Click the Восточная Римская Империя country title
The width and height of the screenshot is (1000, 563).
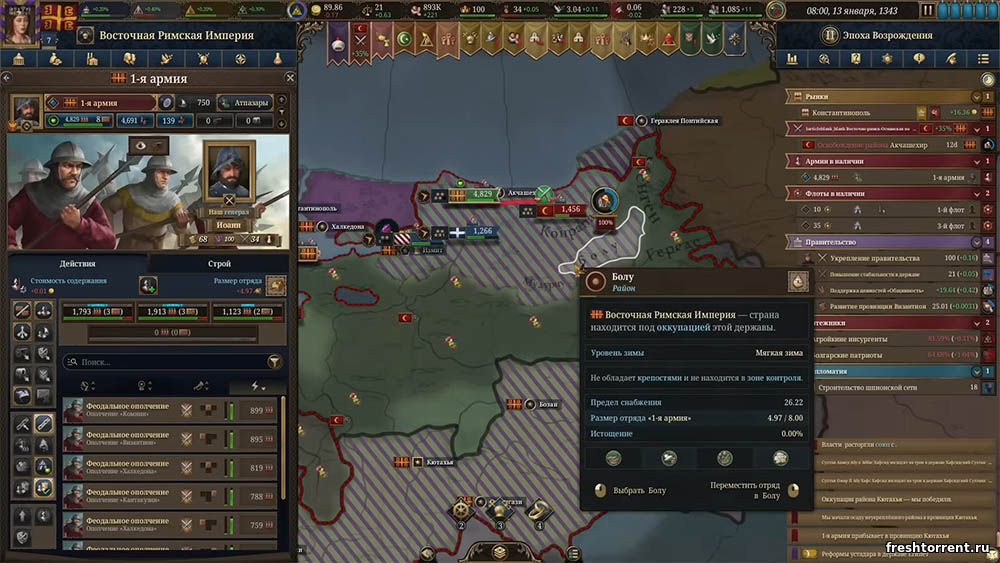[176, 35]
